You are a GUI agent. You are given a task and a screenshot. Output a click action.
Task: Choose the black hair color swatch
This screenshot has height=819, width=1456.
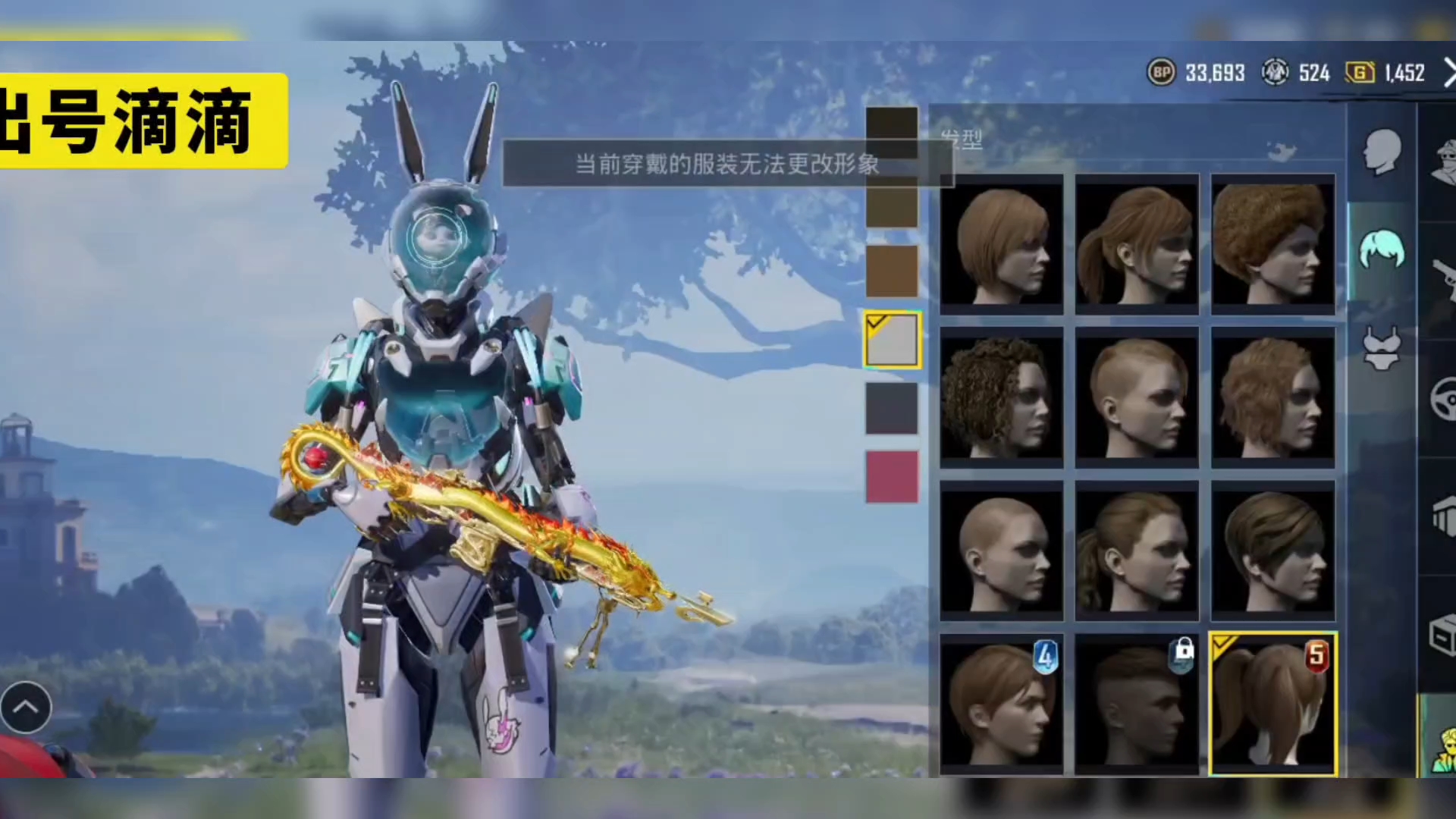tap(892, 129)
